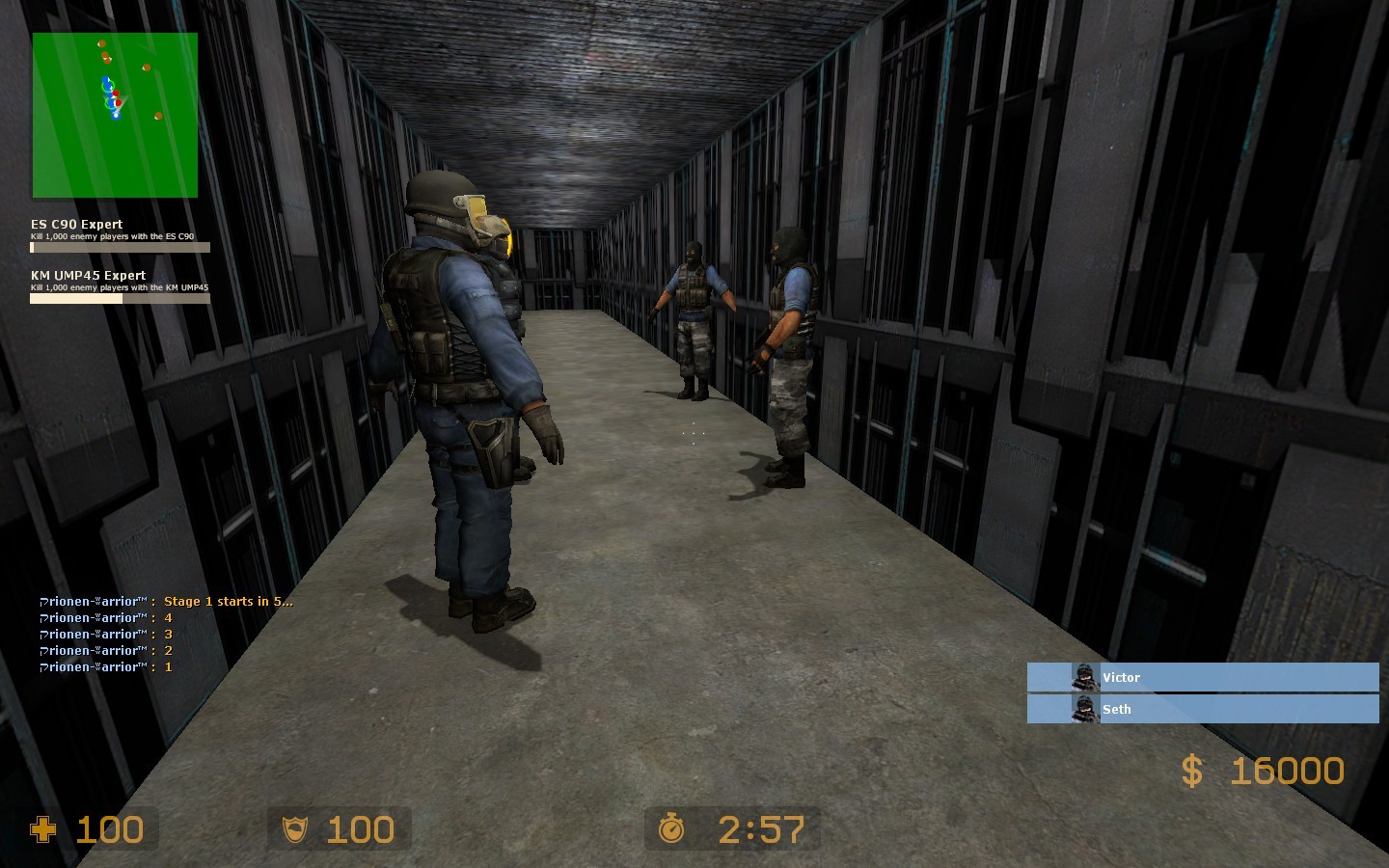Click the armor shield icon

pyautogui.click(x=294, y=828)
